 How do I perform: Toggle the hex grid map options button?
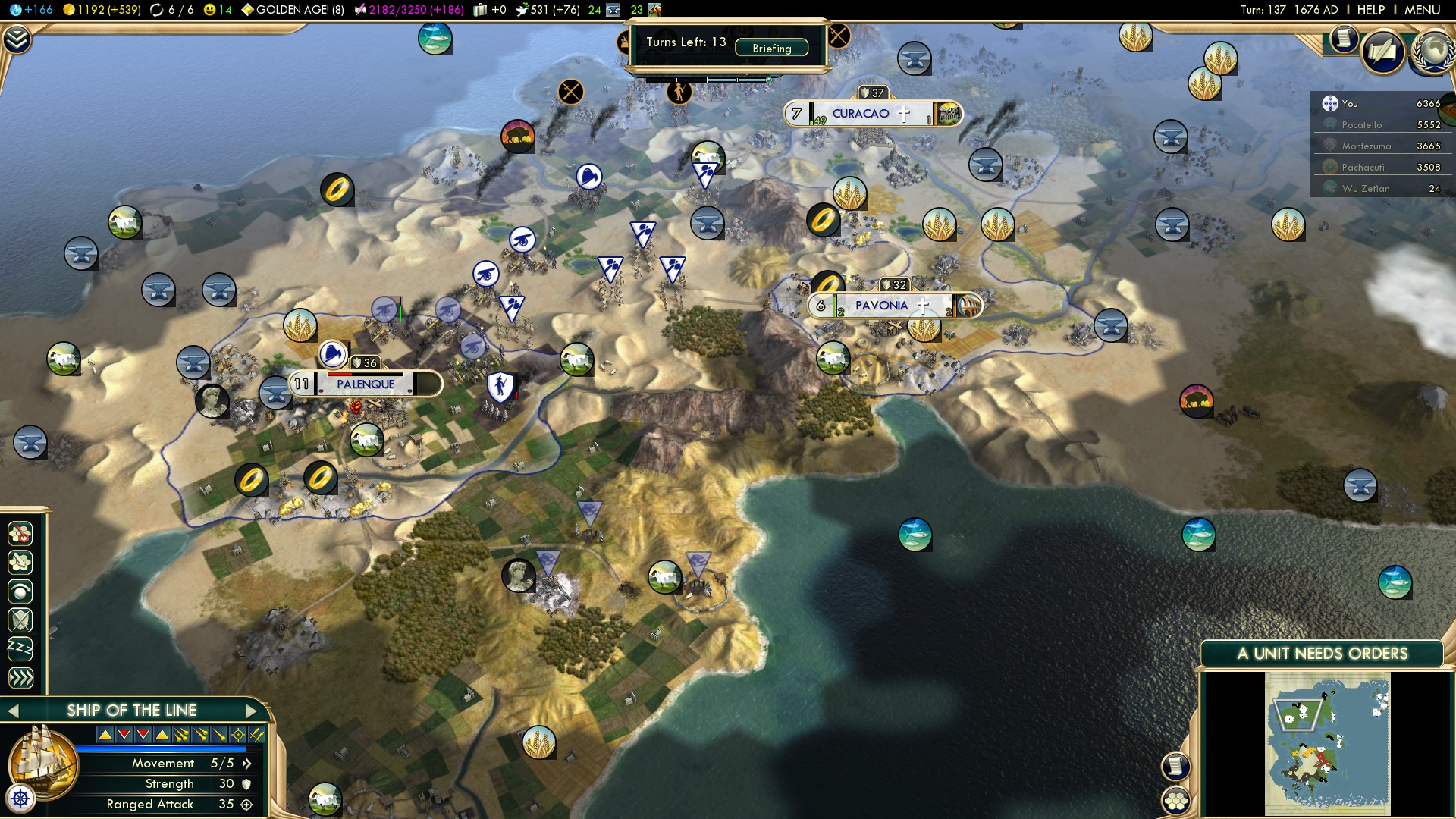coord(1176,800)
